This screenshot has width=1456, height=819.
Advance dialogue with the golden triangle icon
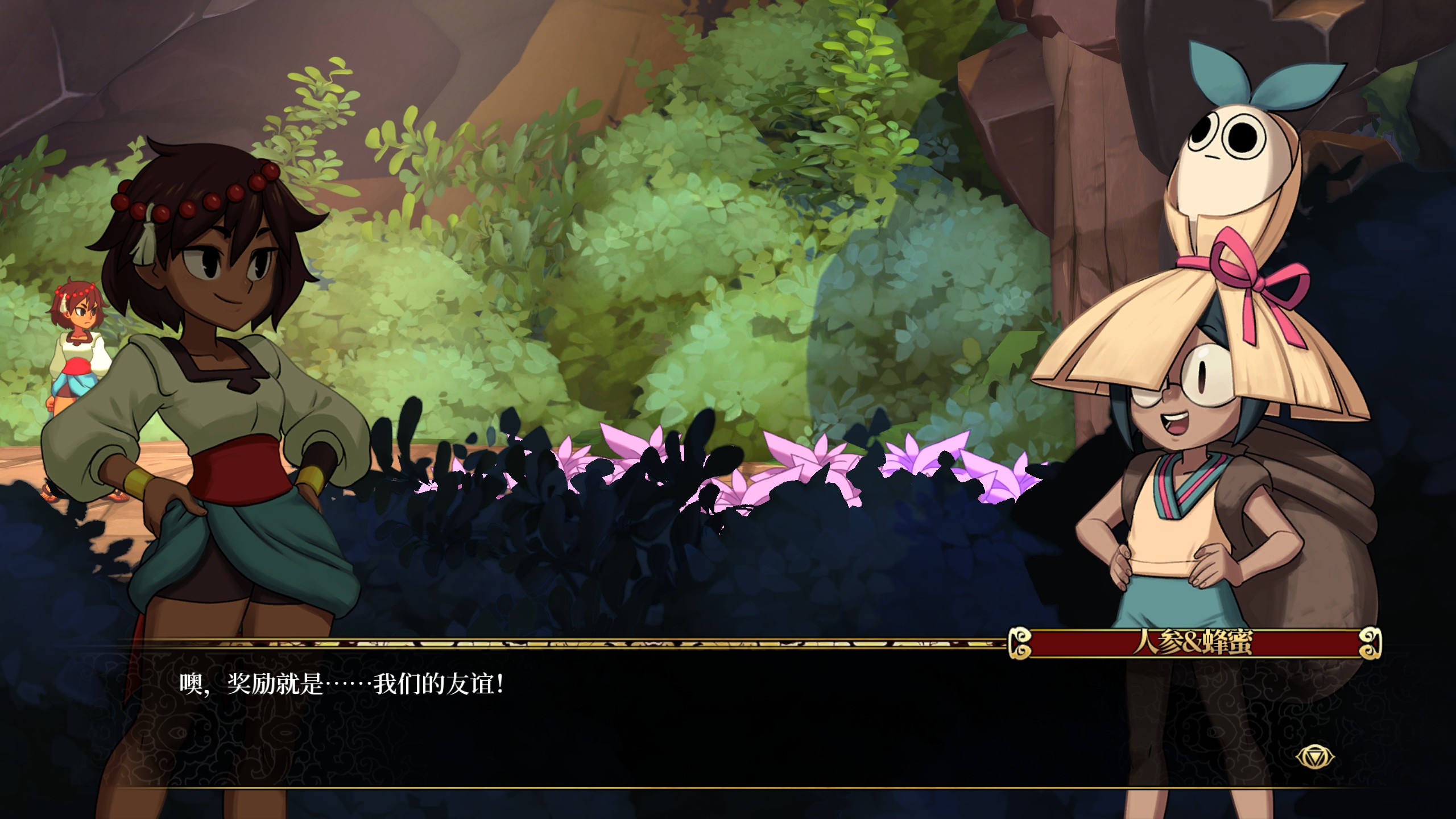(1314, 758)
